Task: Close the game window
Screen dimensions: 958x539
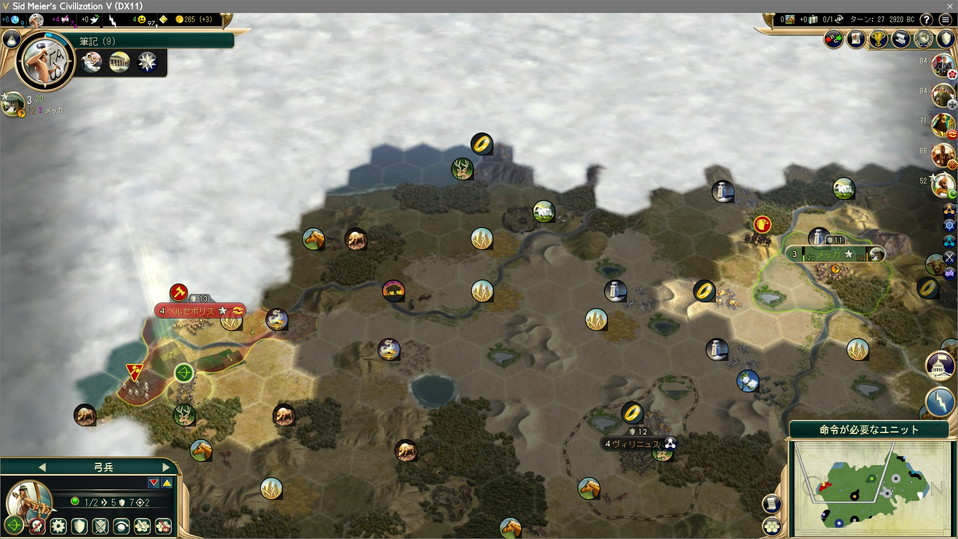Action: click(x=944, y=6)
